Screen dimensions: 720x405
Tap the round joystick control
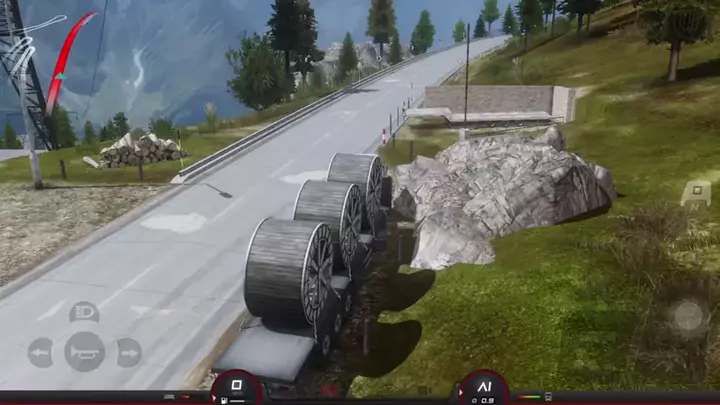(x=687, y=316)
